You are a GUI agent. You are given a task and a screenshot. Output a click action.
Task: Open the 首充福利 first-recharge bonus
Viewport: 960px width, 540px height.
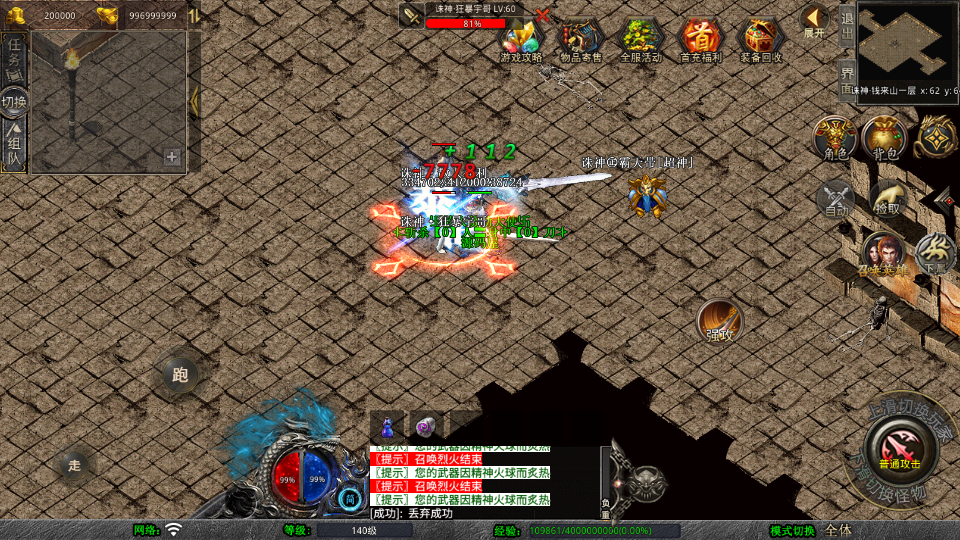coord(701,38)
